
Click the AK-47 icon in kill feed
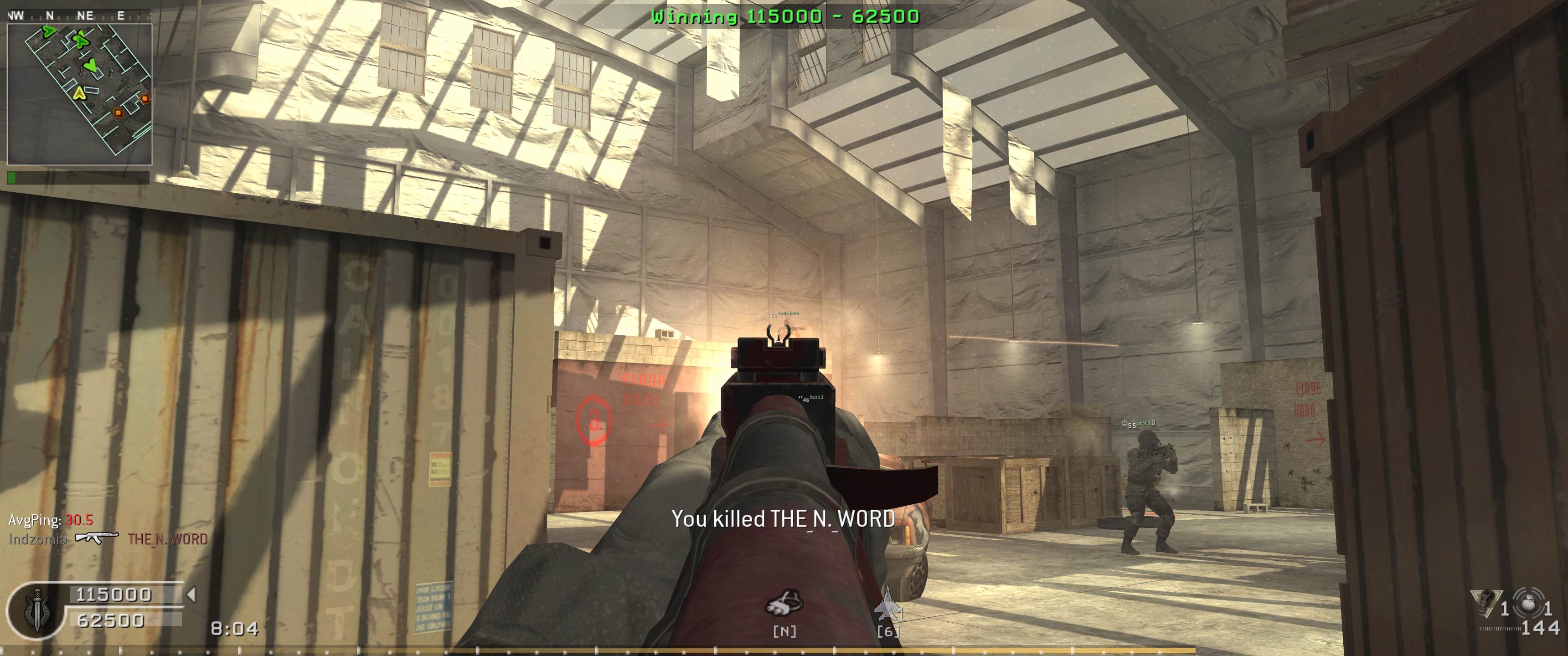tap(97, 538)
